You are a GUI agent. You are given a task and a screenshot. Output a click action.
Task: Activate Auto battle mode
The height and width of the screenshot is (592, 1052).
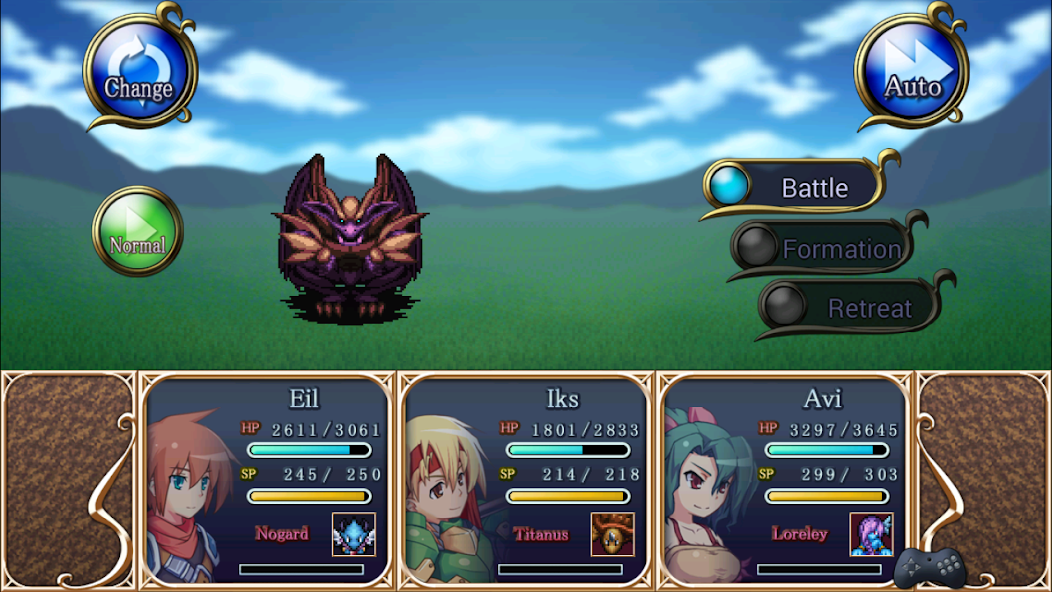[x=911, y=71]
